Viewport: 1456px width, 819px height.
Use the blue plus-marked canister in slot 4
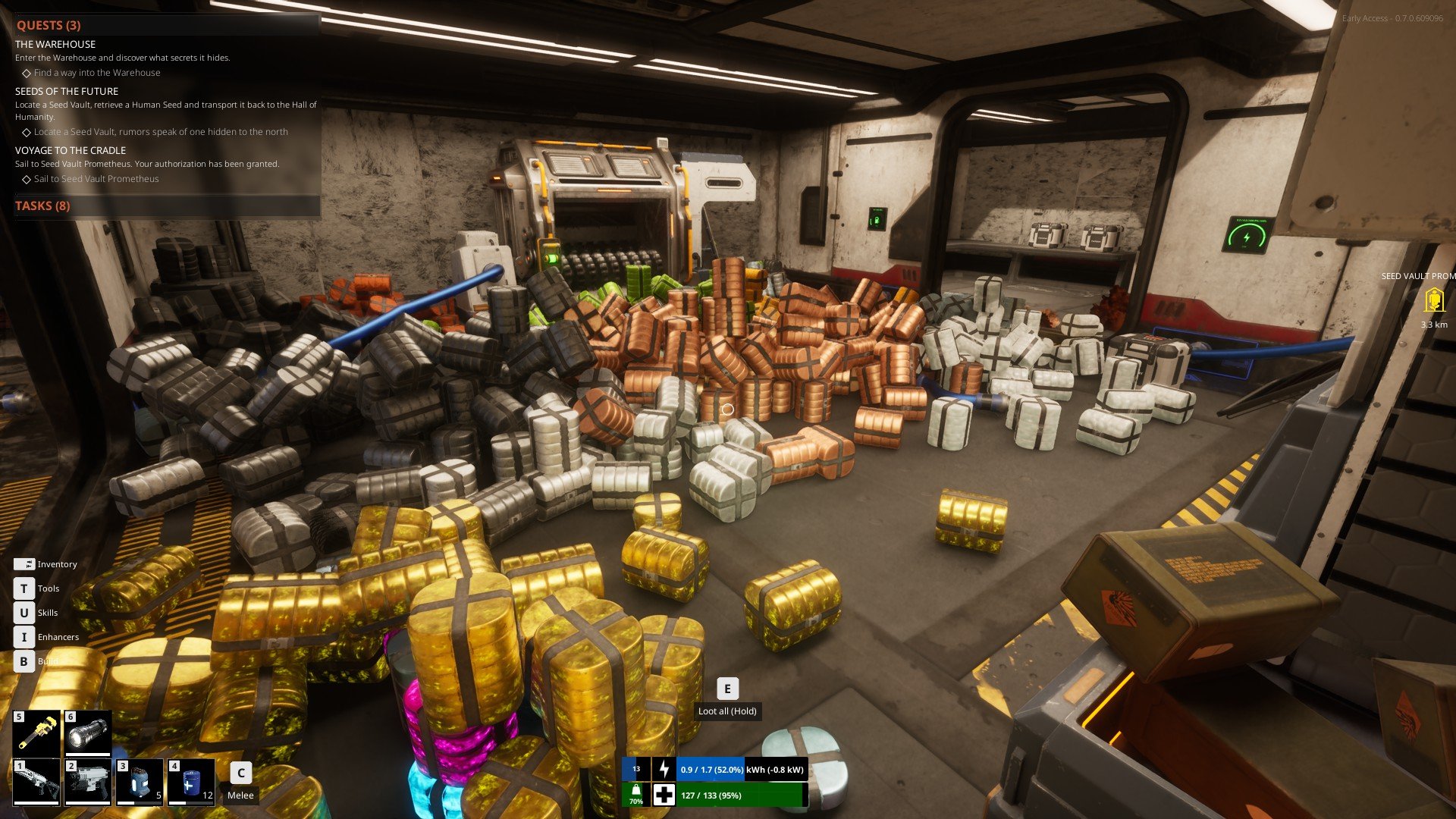(x=191, y=782)
